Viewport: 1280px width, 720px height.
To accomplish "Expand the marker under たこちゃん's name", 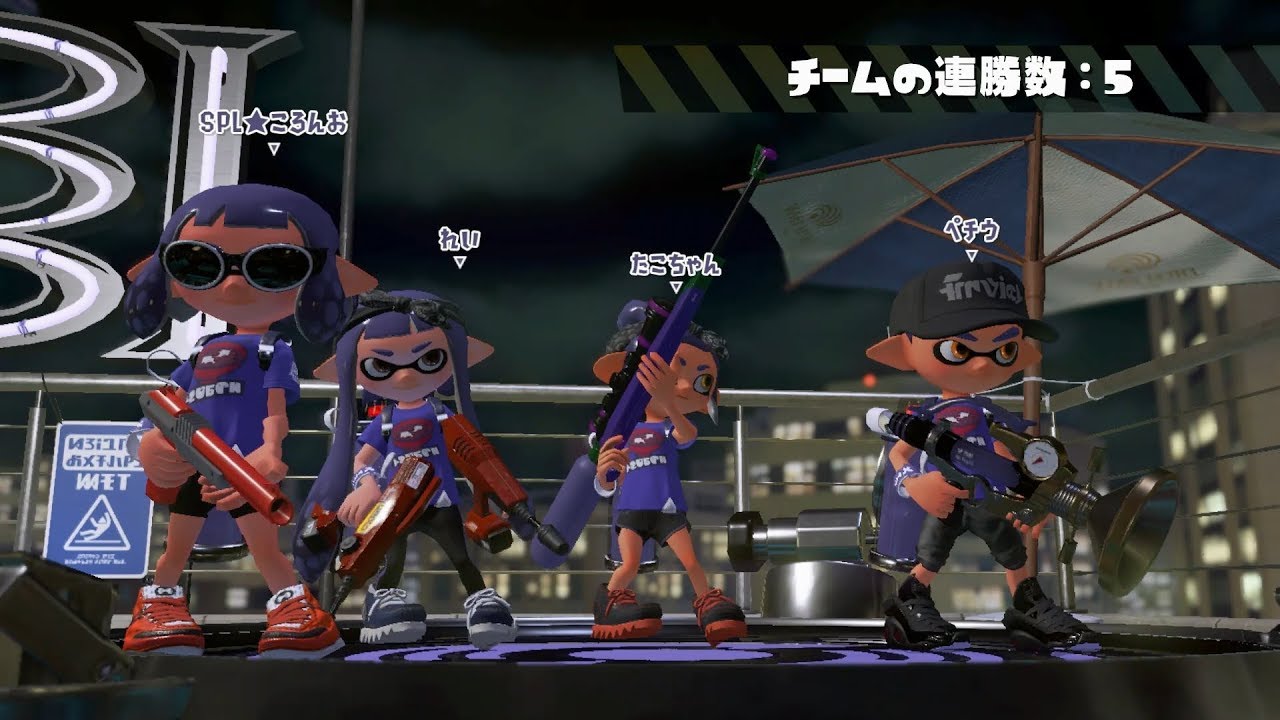I will click(676, 285).
